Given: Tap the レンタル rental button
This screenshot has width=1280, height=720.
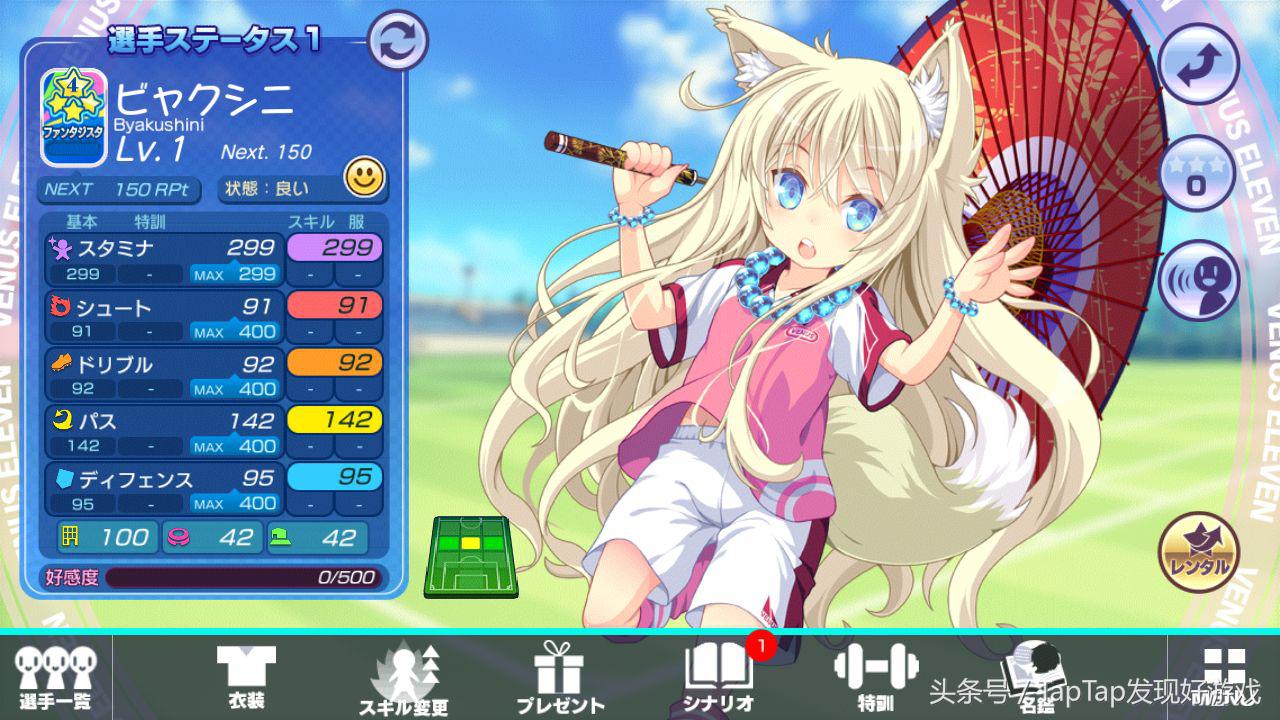Looking at the screenshot, I should 1198,553.
